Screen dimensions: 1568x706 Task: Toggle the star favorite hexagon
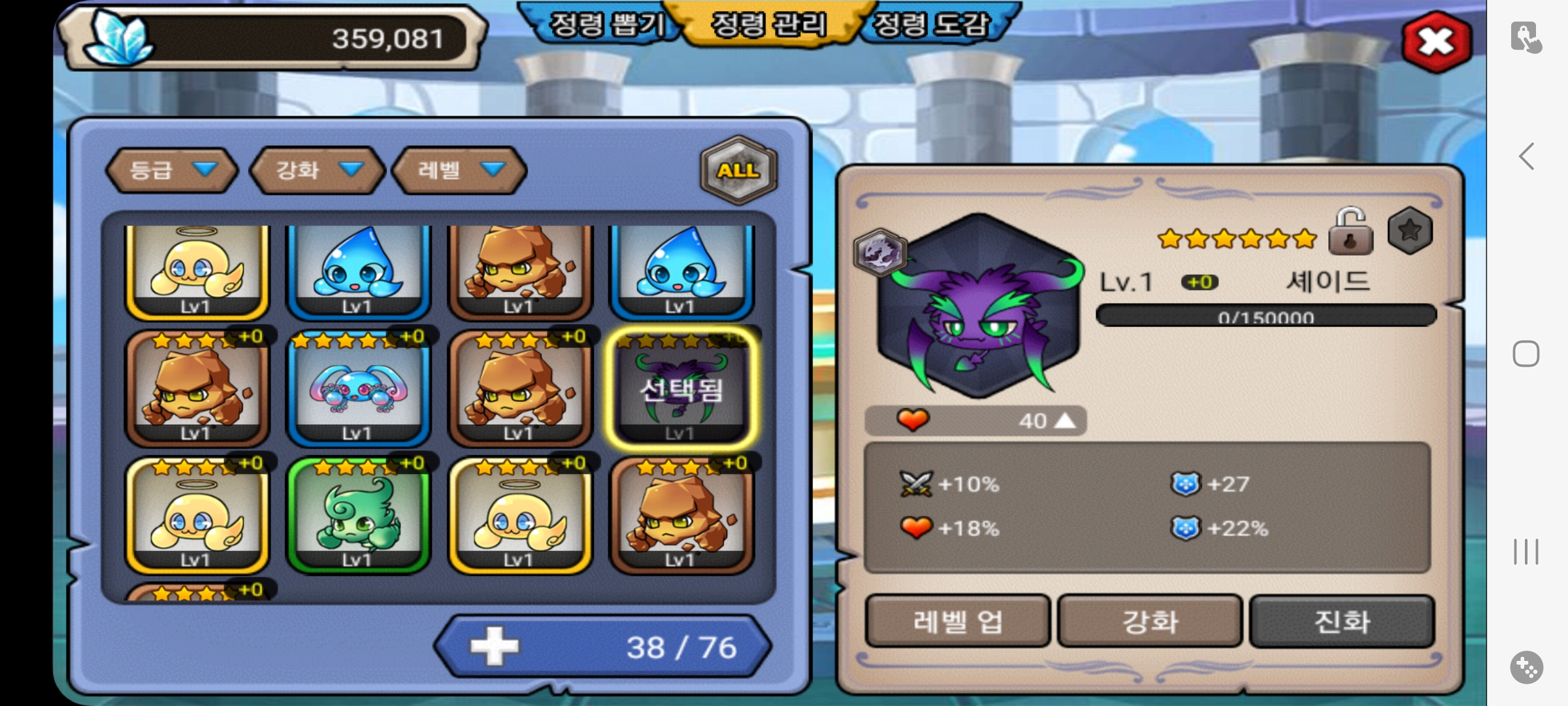tap(1410, 231)
